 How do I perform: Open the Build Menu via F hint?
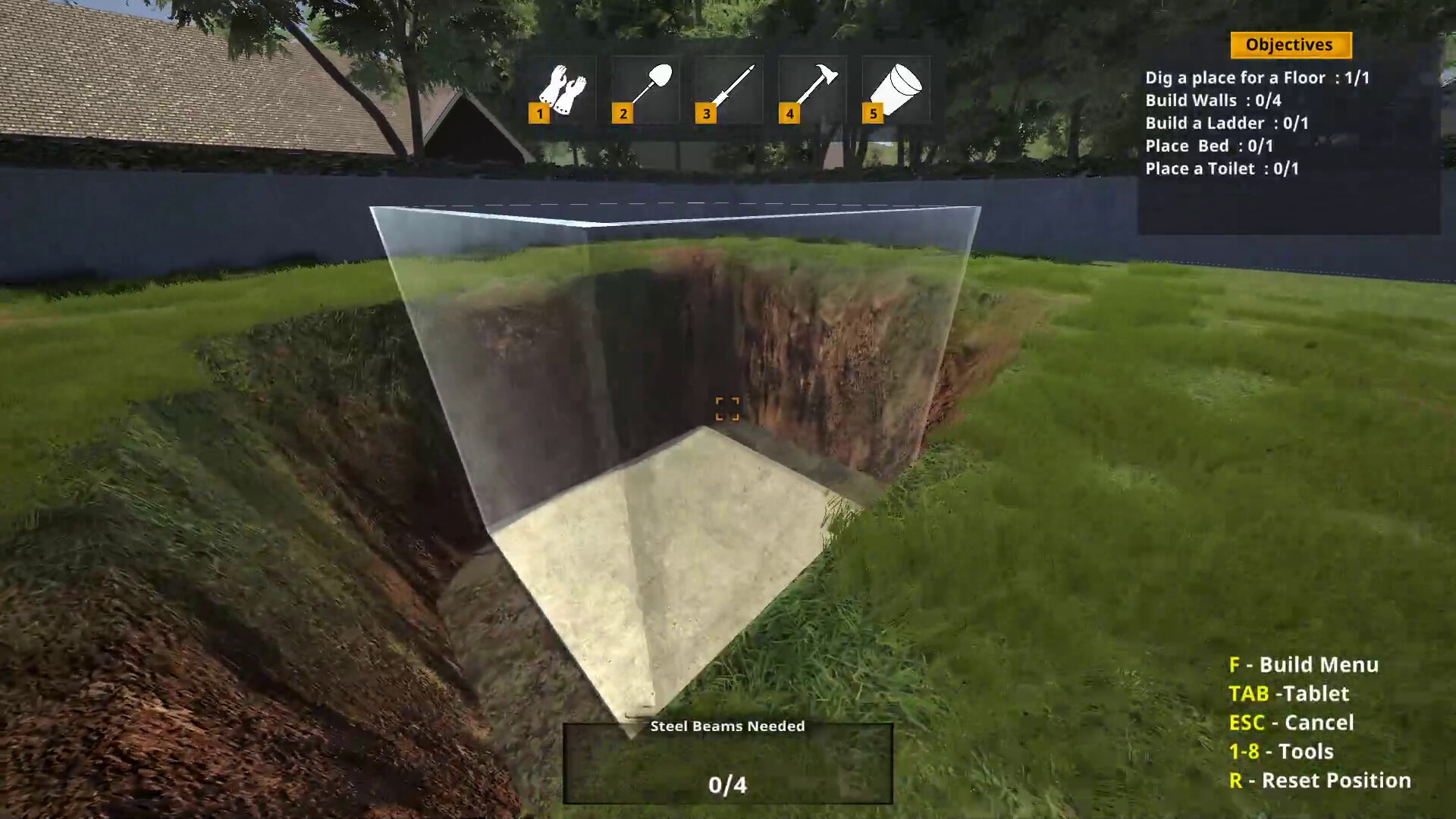pyautogui.click(x=1303, y=664)
